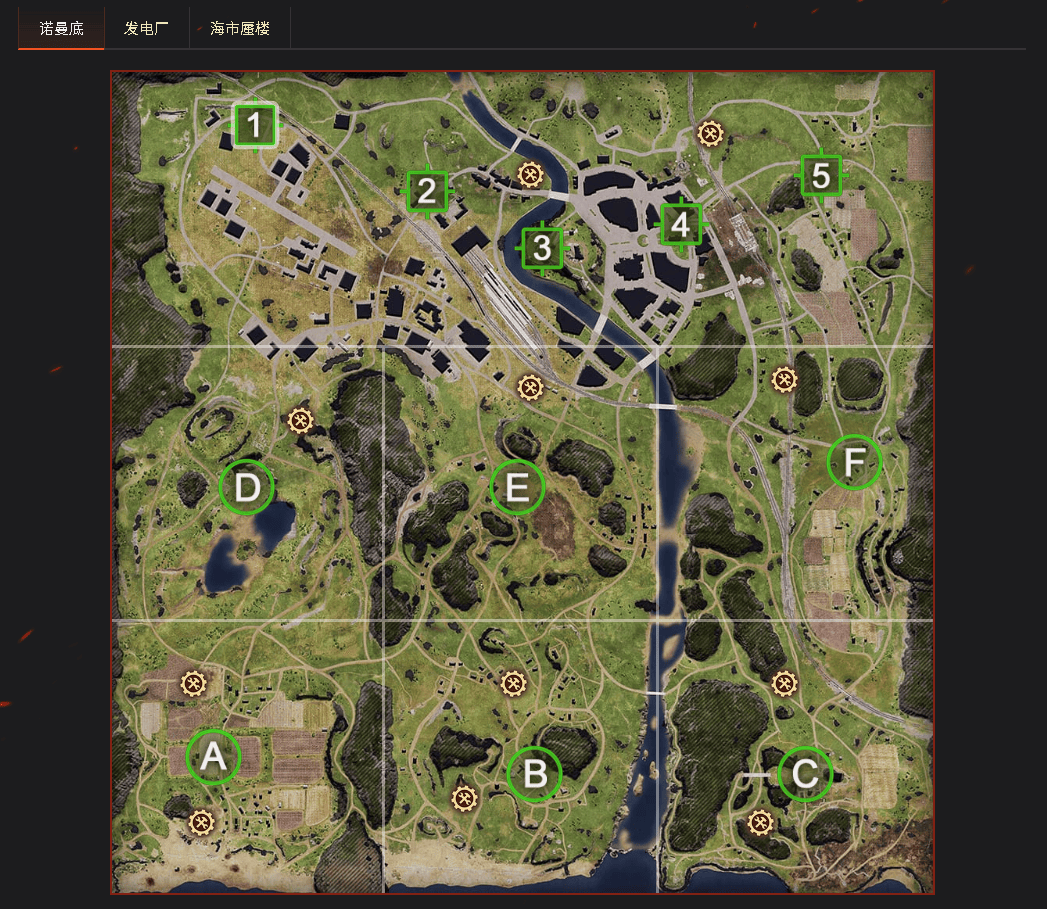Pick circle zone marker D
Viewport: 1047px width, 909px height.
pyautogui.click(x=246, y=487)
